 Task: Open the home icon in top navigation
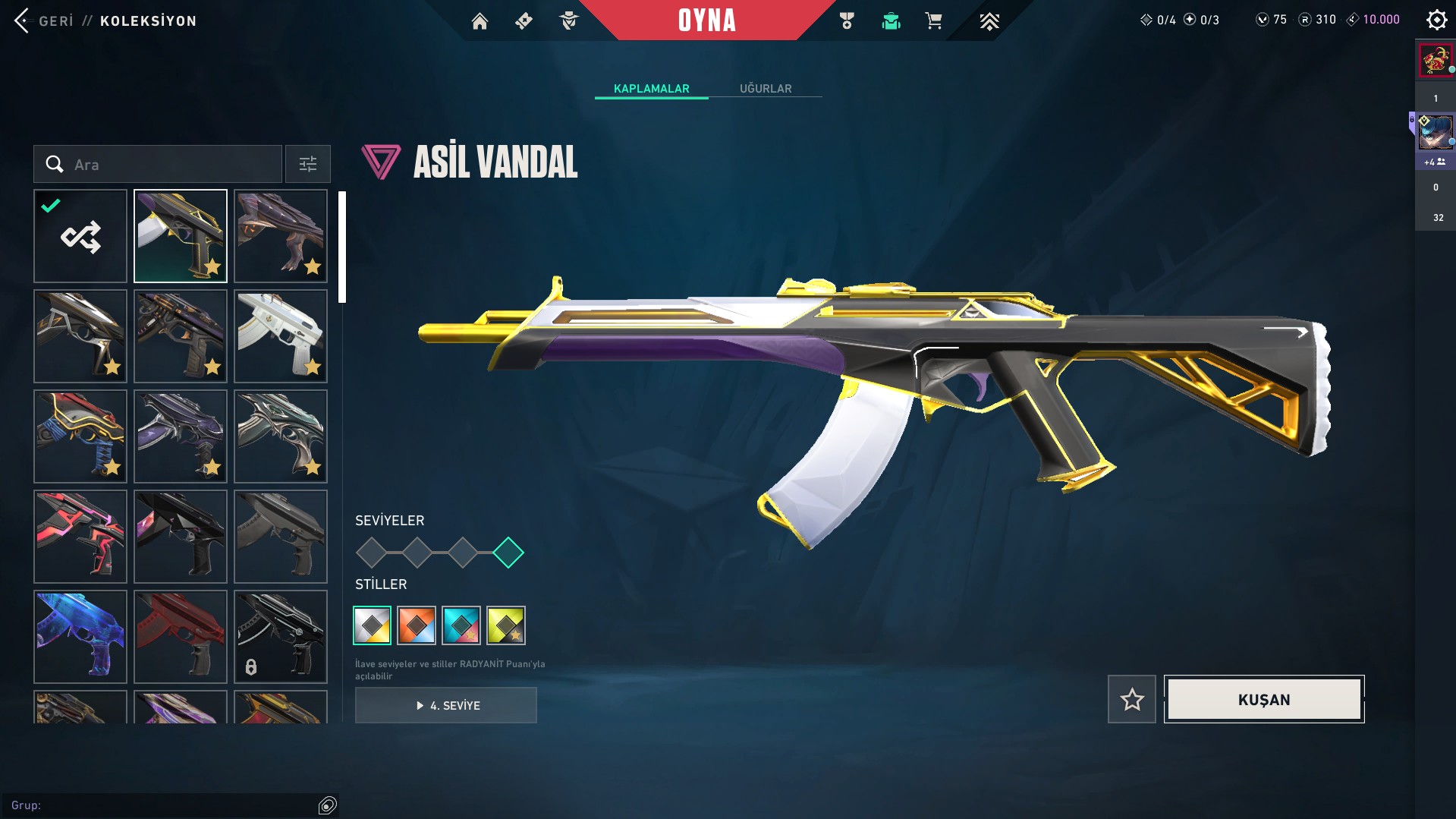coord(480,21)
